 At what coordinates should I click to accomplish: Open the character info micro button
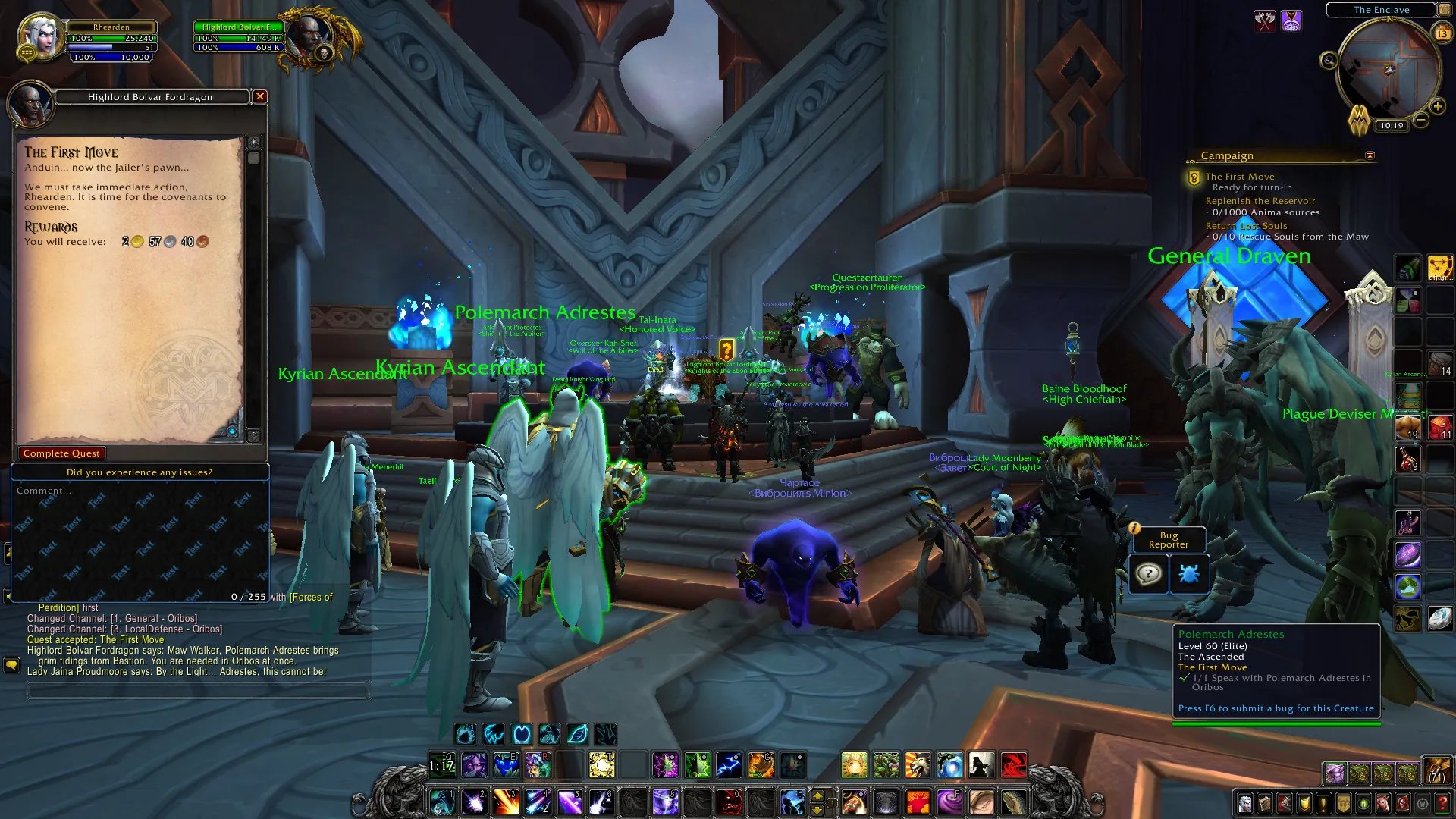[x=1245, y=804]
